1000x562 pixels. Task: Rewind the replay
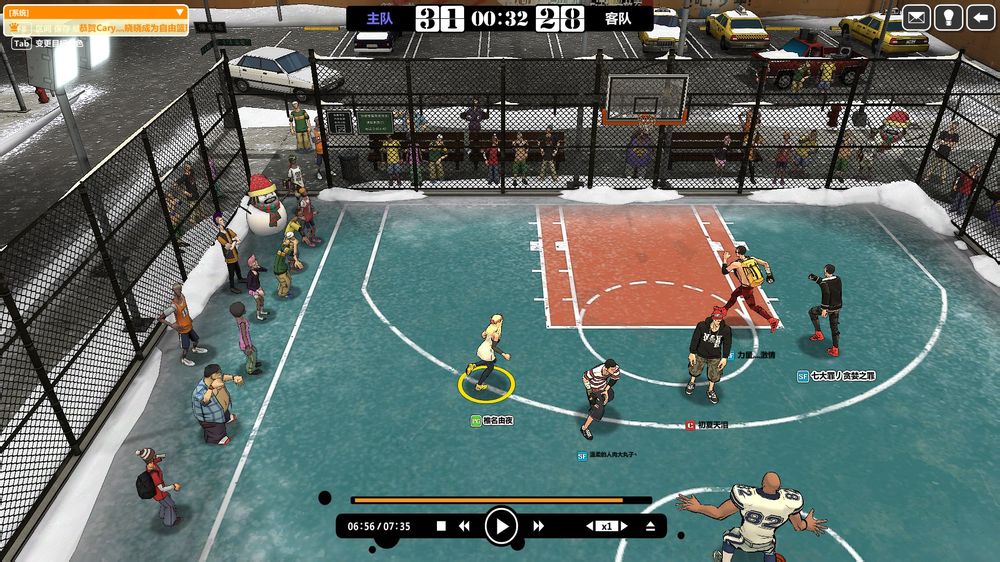pyautogui.click(x=464, y=526)
